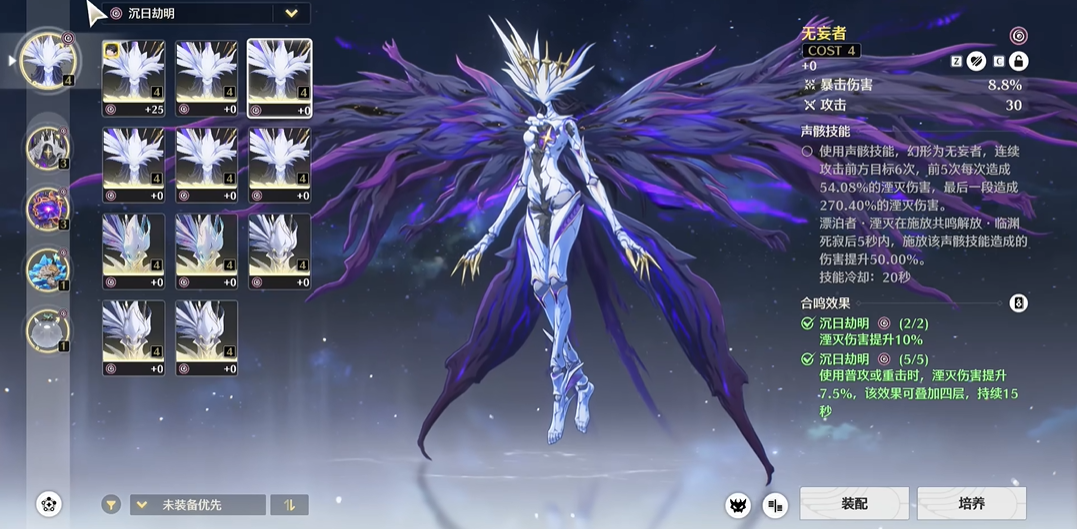
Task: Open the 培养 upgrade button
Action: 971,504
